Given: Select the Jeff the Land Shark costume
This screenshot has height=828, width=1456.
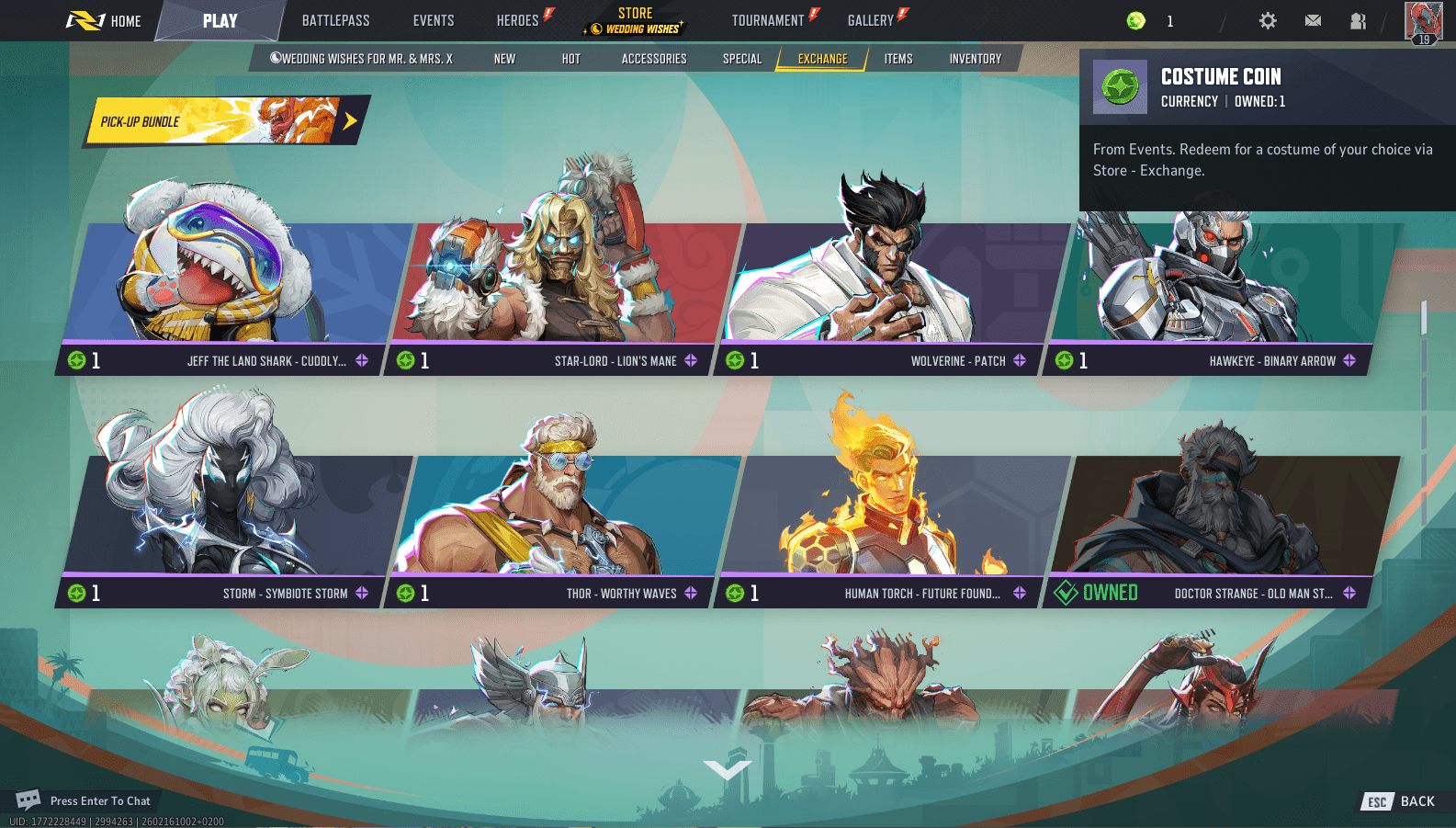Looking at the screenshot, I should (230, 285).
